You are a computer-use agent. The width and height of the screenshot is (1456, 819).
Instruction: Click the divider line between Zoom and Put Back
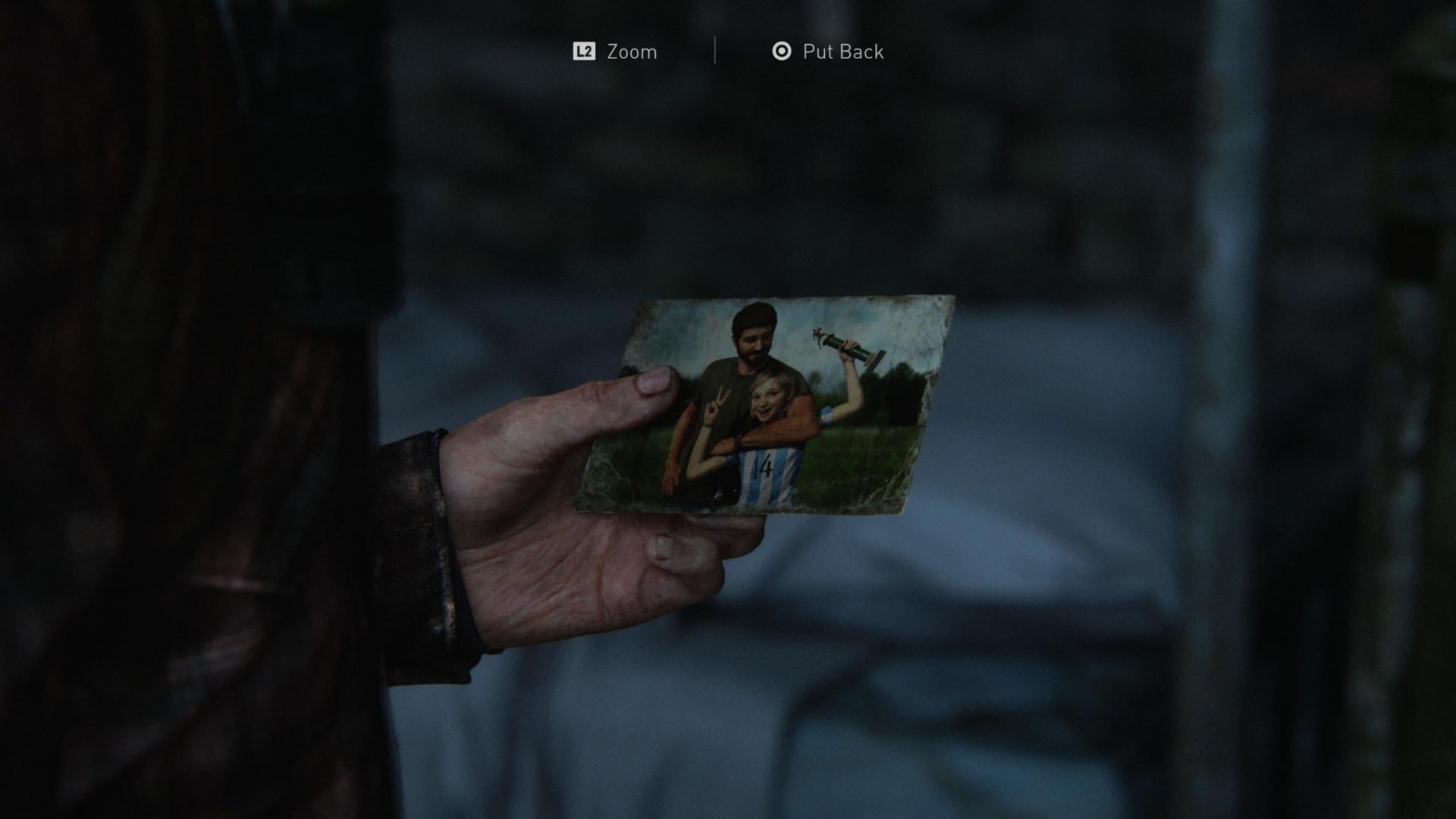pyautogui.click(x=714, y=52)
